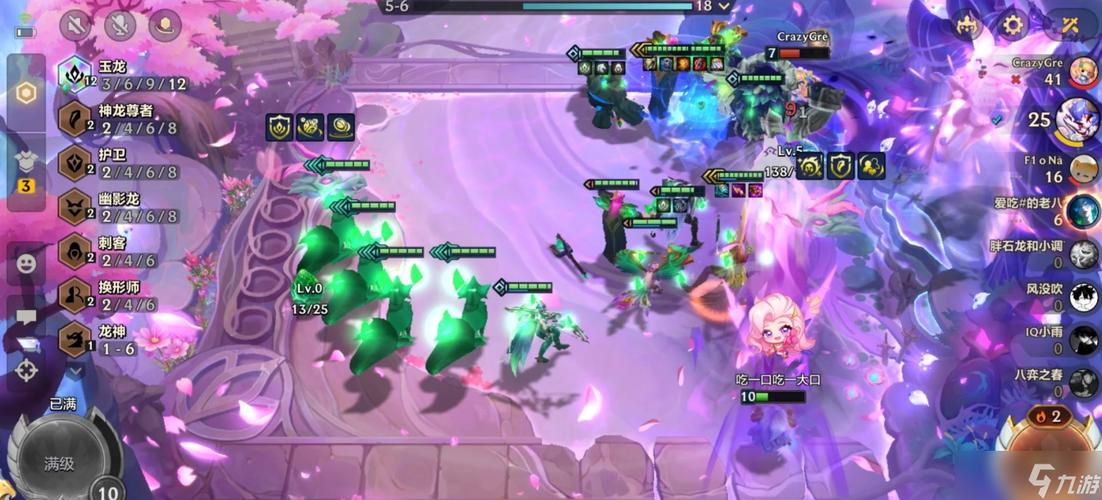Toggle the muted microphone icon

121,25
